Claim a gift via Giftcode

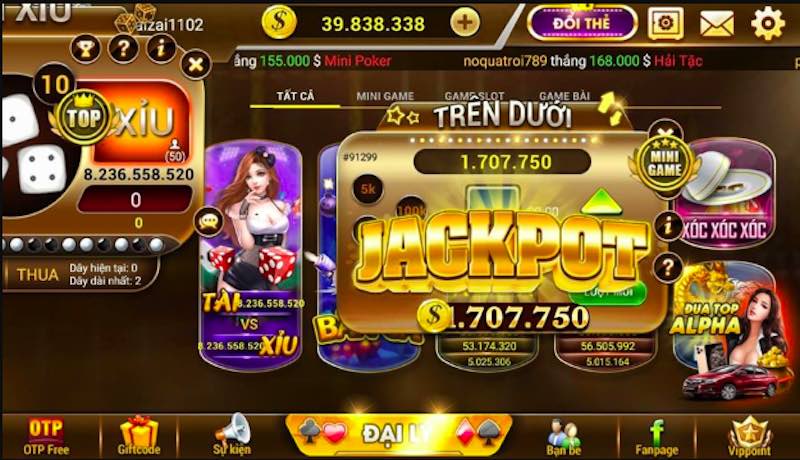pyautogui.click(x=139, y=435)
